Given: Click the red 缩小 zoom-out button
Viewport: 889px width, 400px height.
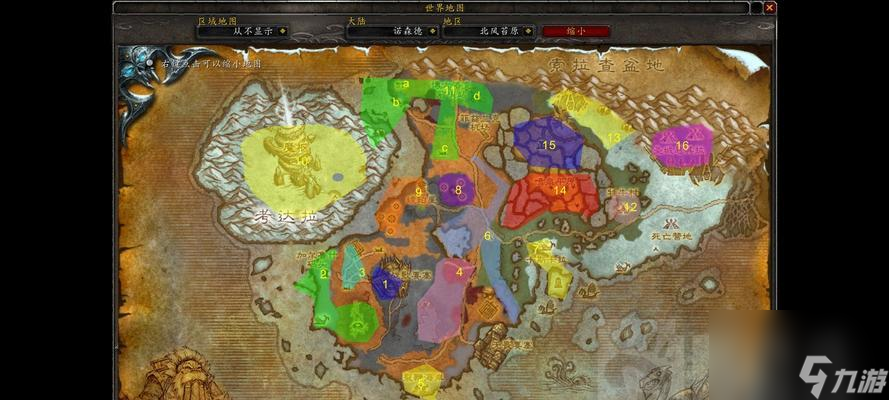Looking at the screenshot, I should [x=576, y=31].
